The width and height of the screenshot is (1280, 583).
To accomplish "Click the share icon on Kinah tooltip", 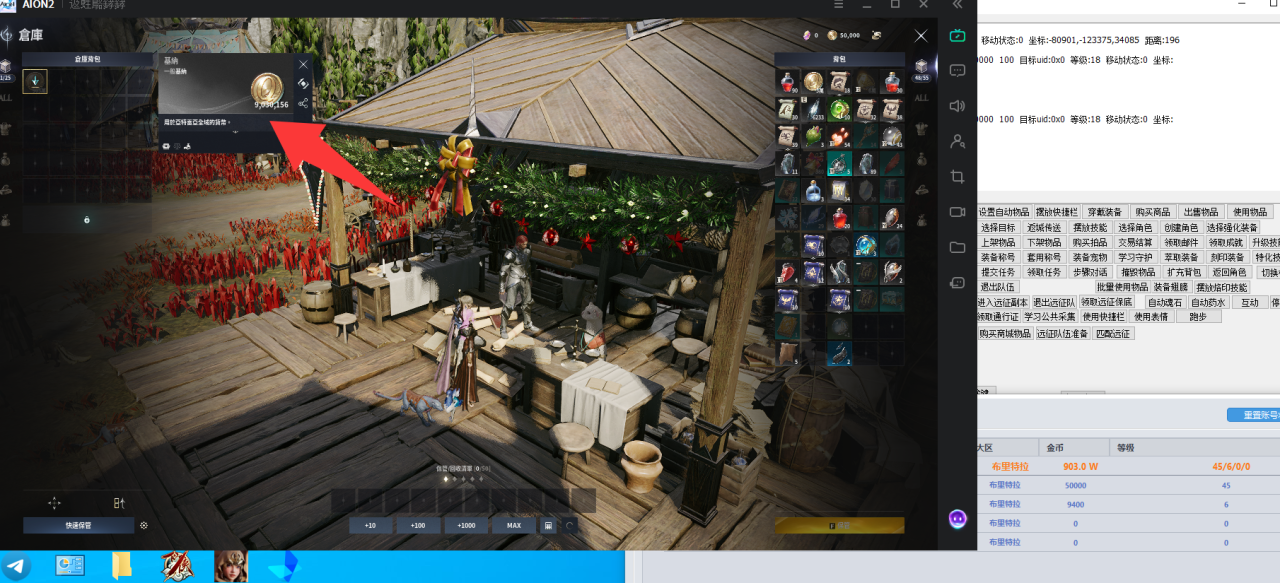I will pyautogui.click(x=303, y=103).
